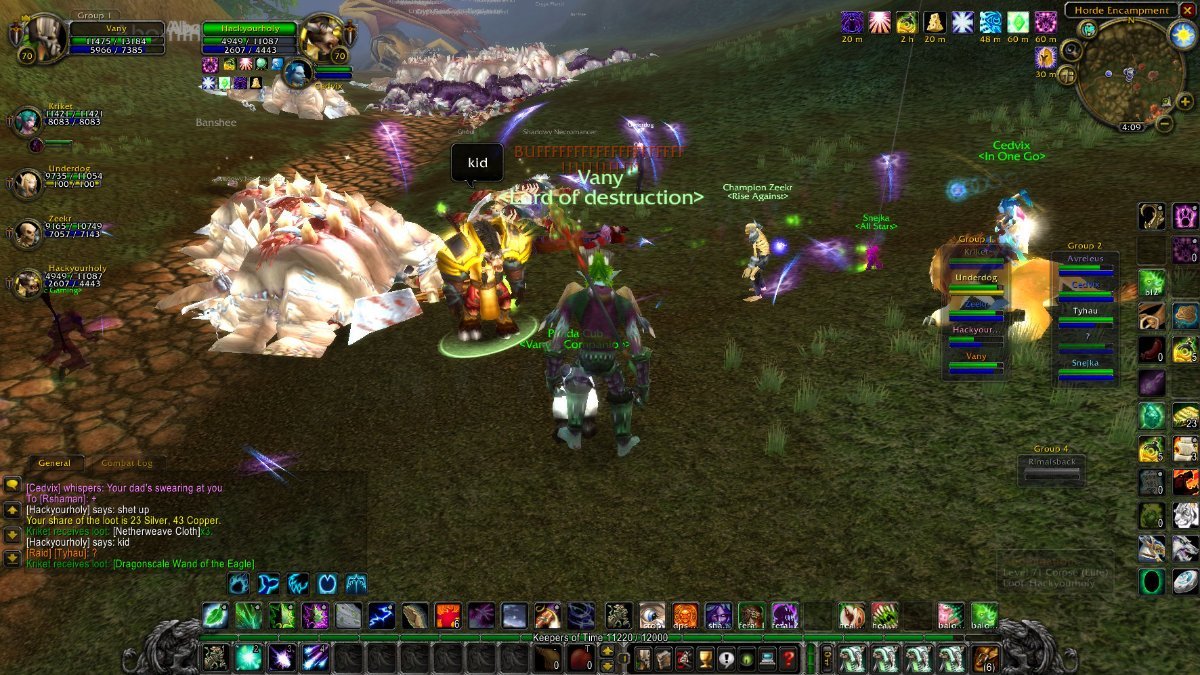Close the Horde Encampment minimap with the X
This screenshot has width=1200, height=675.
pyautogui.click(x=1187, y=10)
